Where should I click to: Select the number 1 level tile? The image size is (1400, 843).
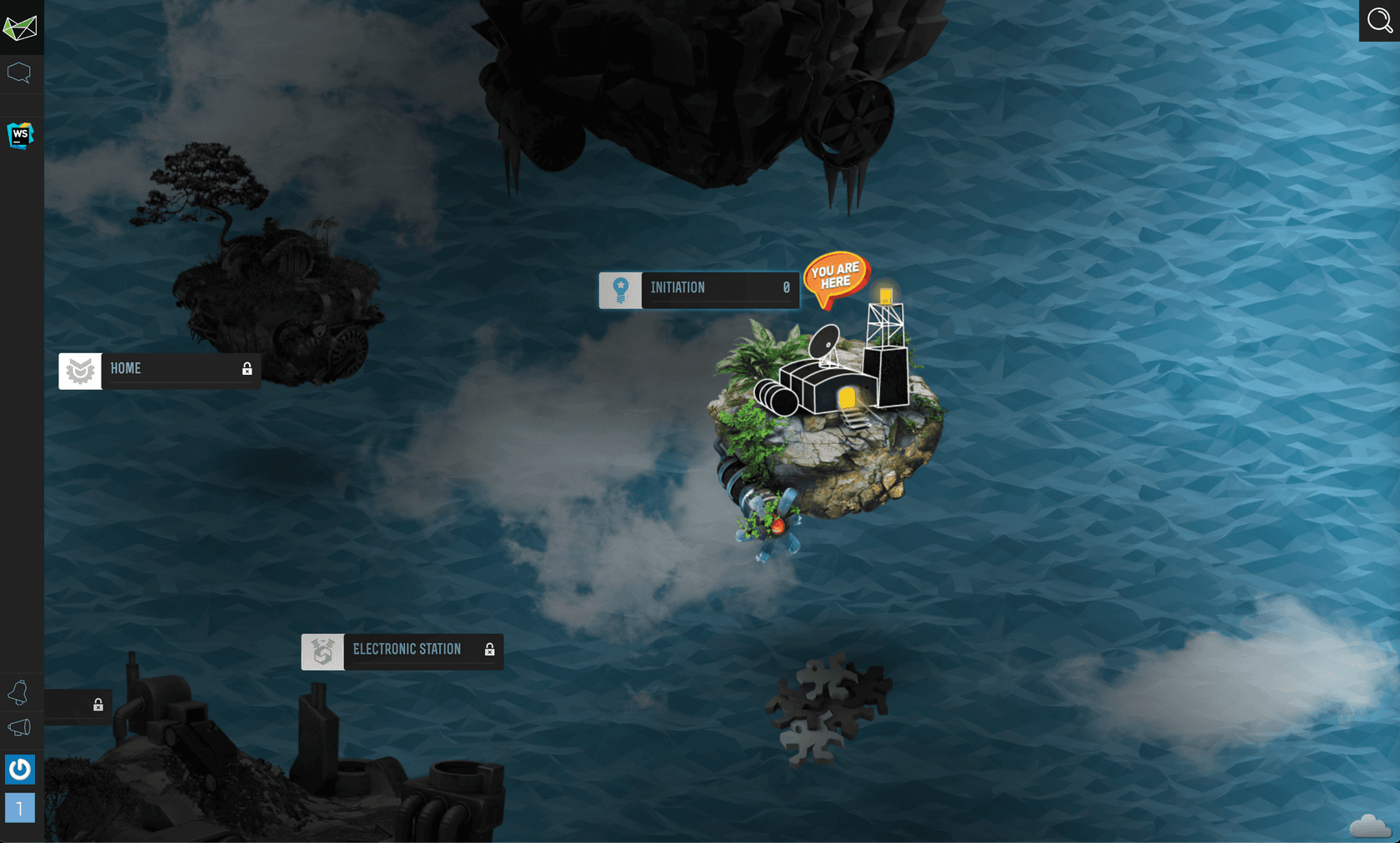click(20, 808)
